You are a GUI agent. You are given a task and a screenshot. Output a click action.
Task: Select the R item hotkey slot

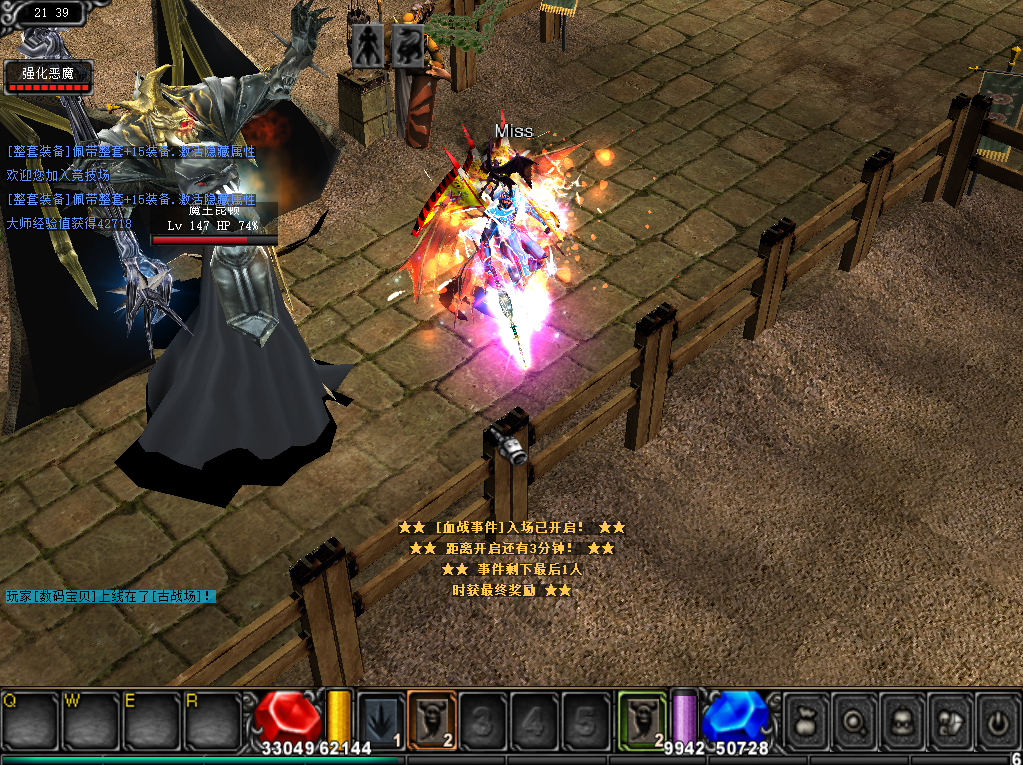point(211,719)
